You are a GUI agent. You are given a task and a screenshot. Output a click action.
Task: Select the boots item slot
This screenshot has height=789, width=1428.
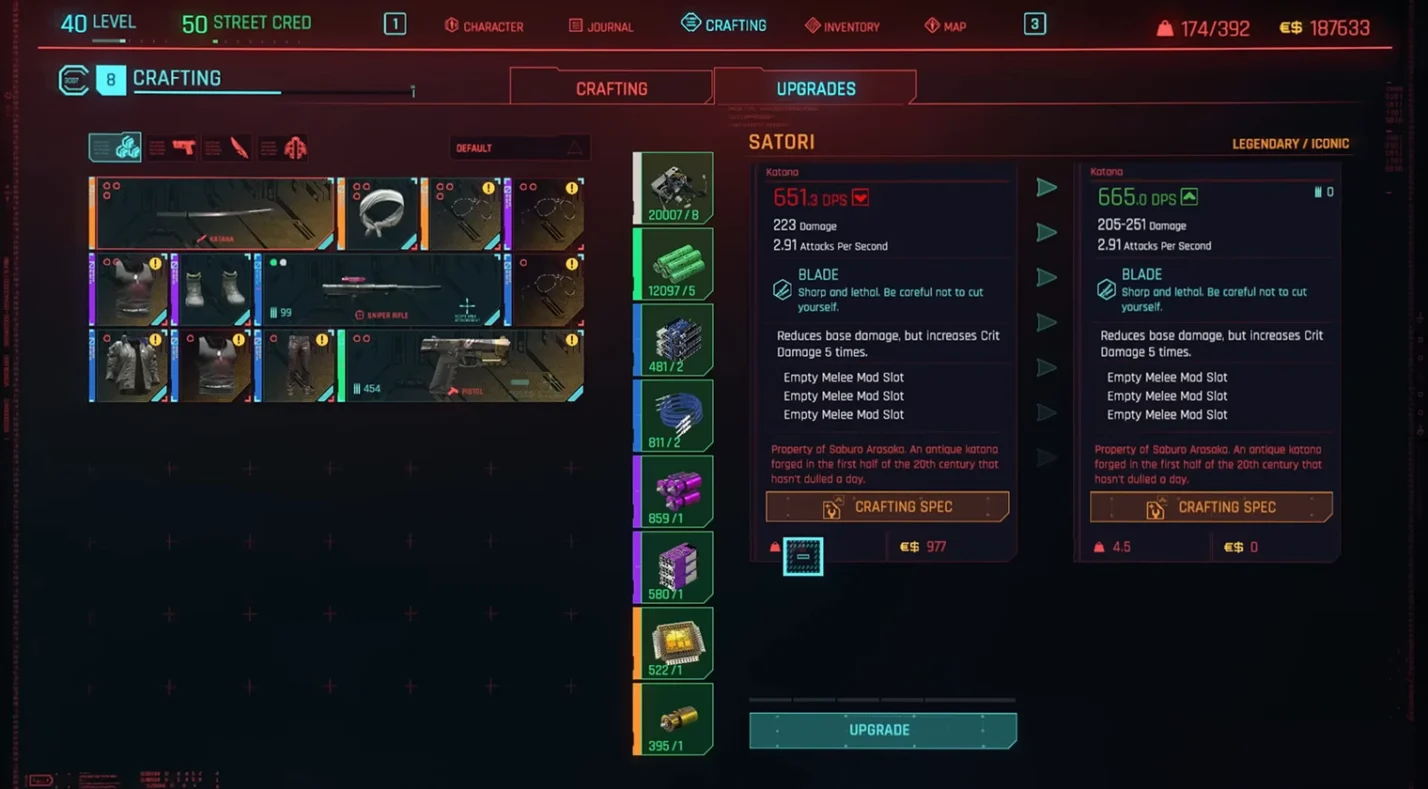(x=213, y=290)
